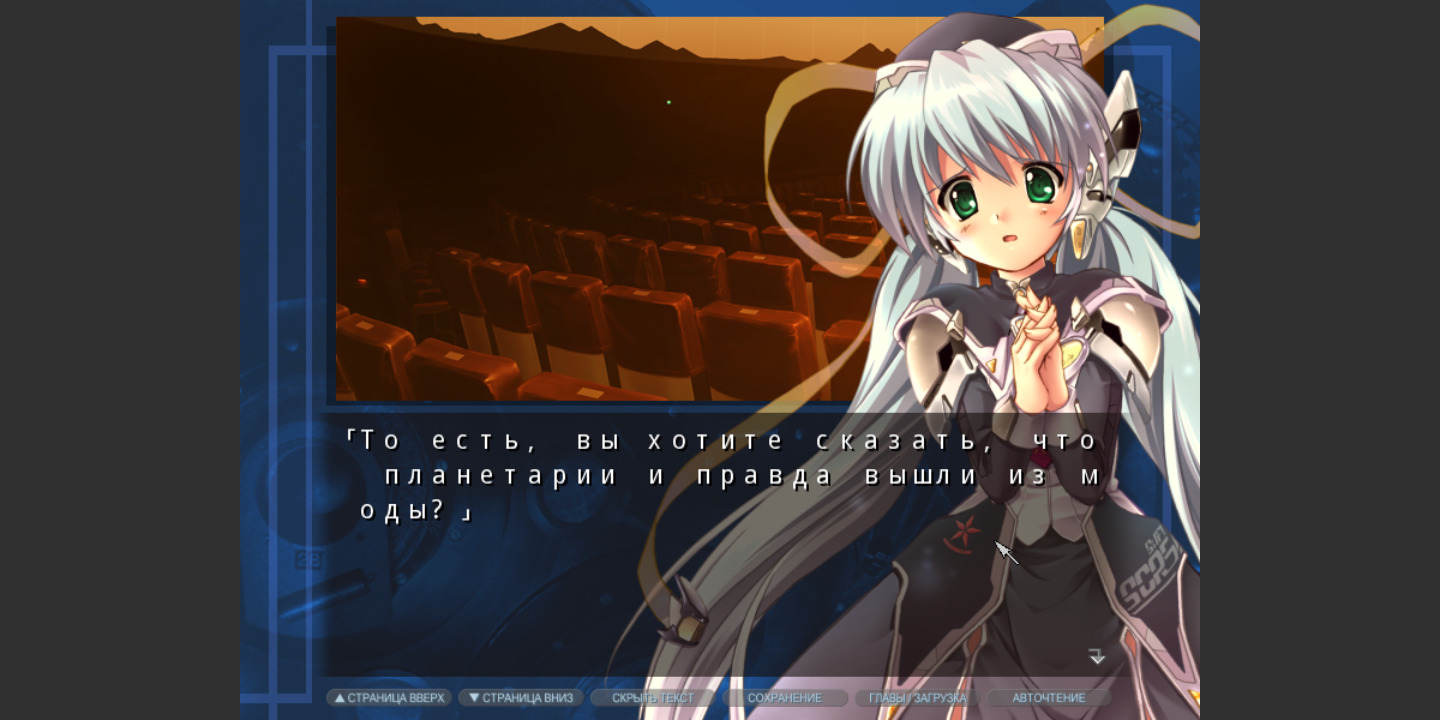The height and width of the screenshot is (720, 1440).
Task: Click the СТРАНИЦА ВВЕРХ page-up button
Action: [x=389, y=698]
